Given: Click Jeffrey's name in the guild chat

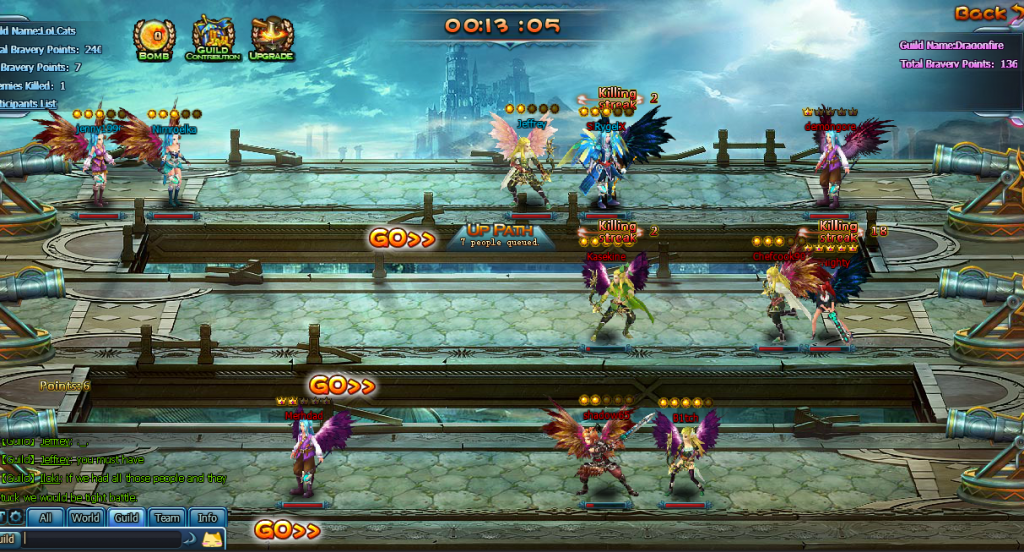Looking at the screenshot, I should (x=52, y=459).
